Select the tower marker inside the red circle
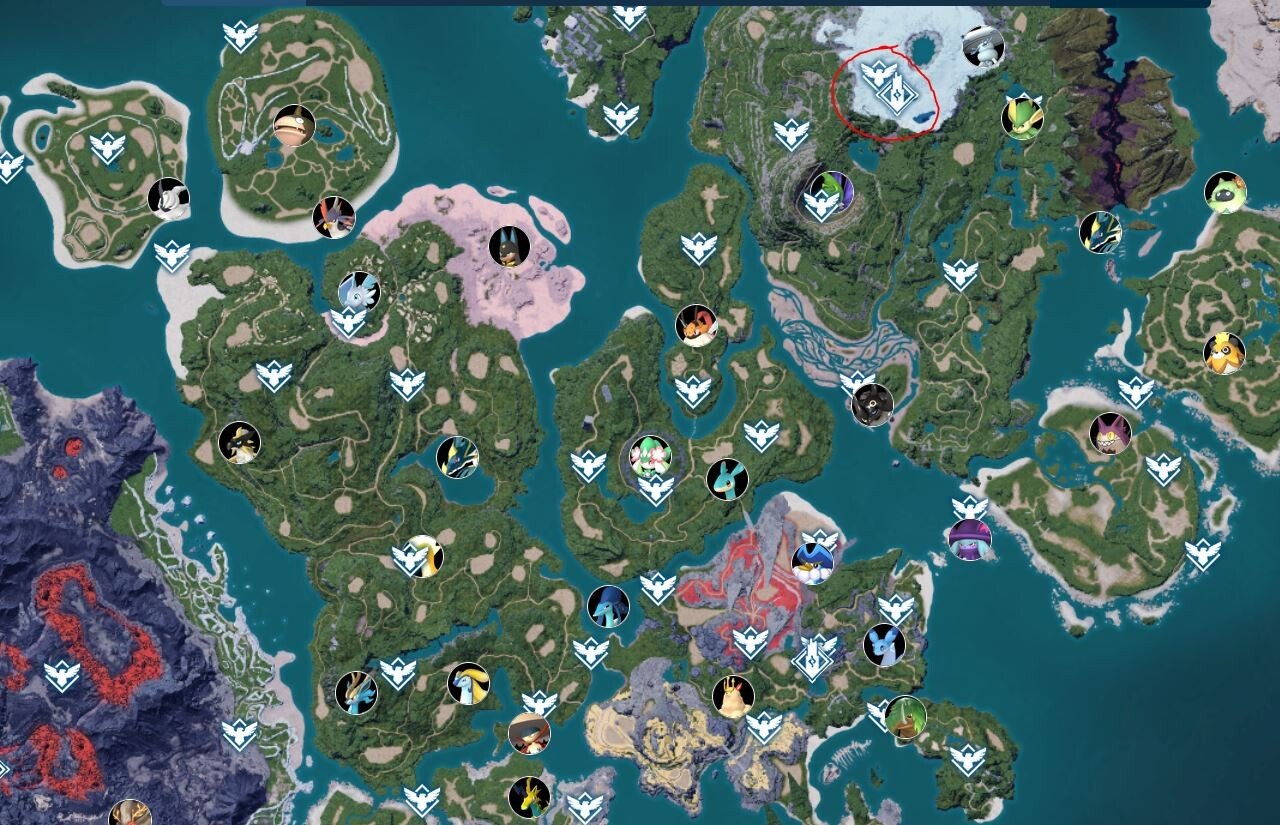 [896, 94]
